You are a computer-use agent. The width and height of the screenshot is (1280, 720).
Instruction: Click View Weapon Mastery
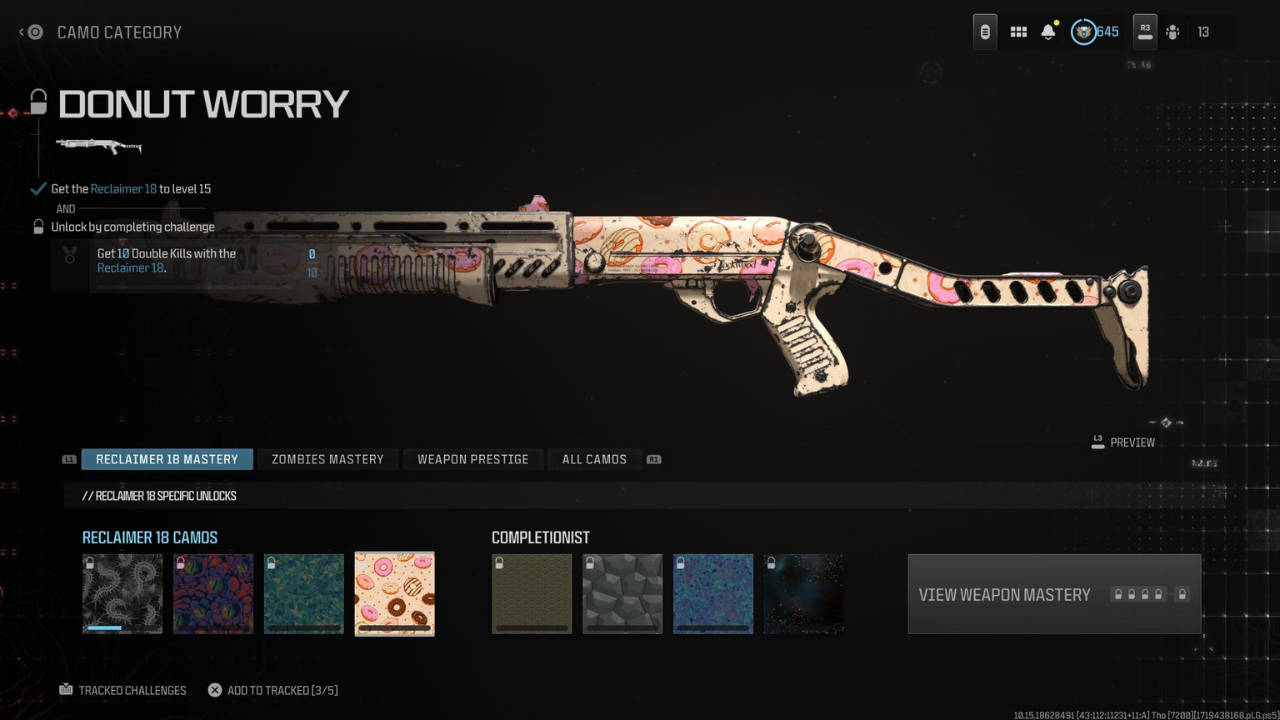pos(1005,594)
